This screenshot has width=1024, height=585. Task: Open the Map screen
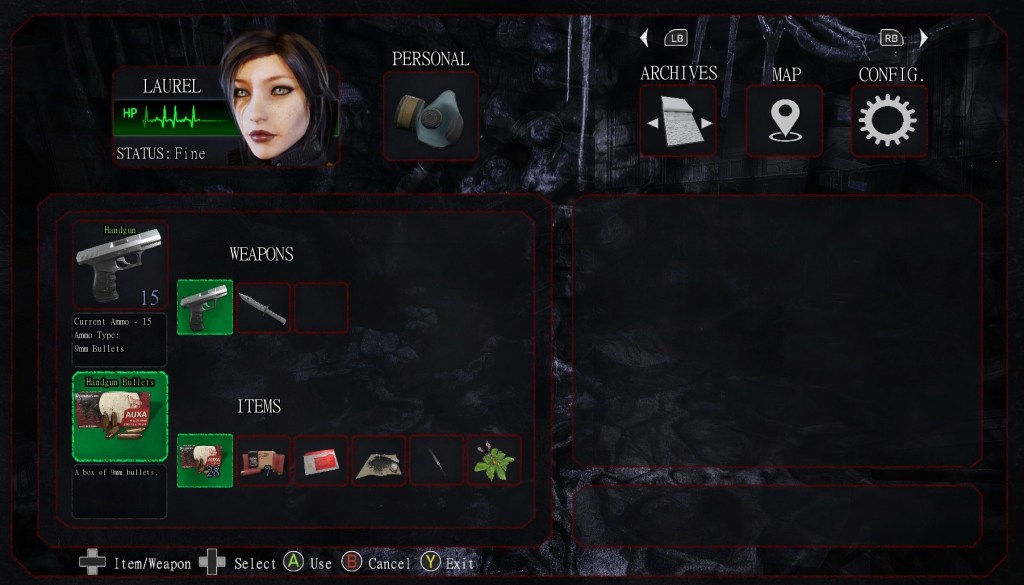[784, 120]
